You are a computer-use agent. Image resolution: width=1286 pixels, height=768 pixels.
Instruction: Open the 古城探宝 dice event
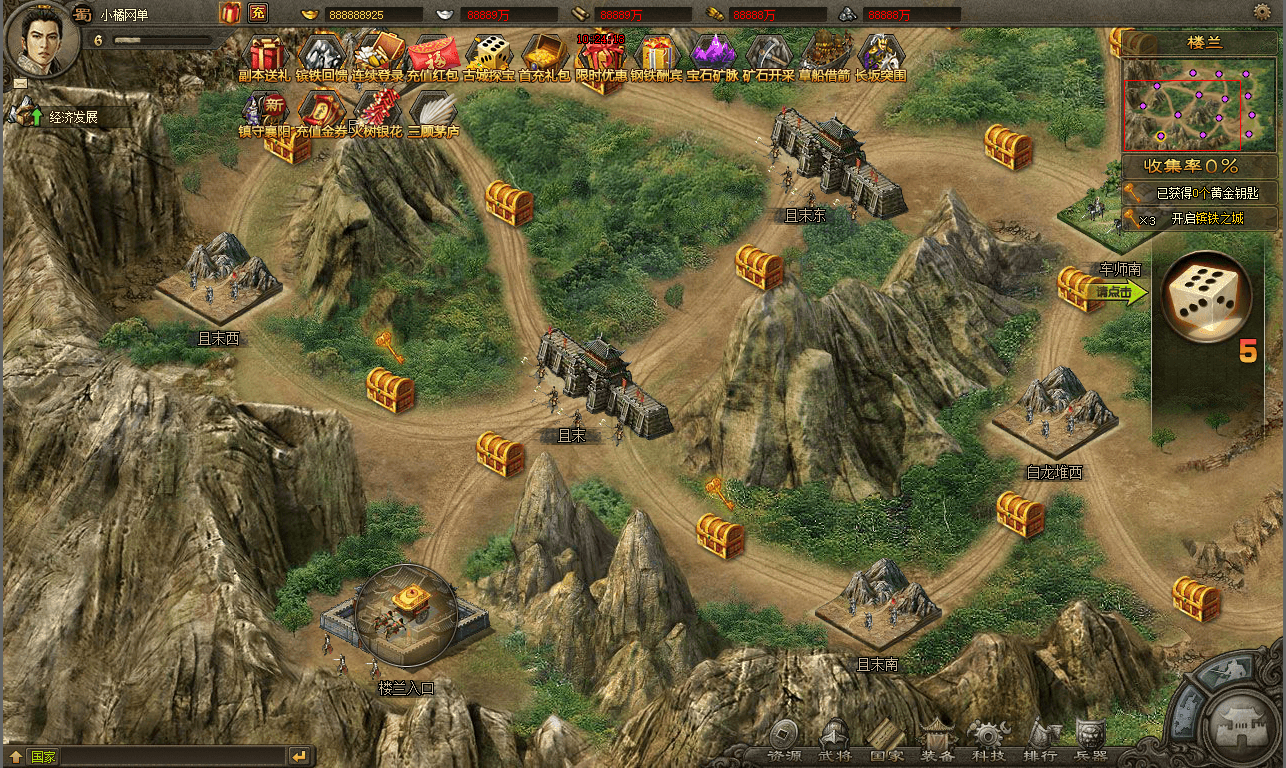coord(489,55)
